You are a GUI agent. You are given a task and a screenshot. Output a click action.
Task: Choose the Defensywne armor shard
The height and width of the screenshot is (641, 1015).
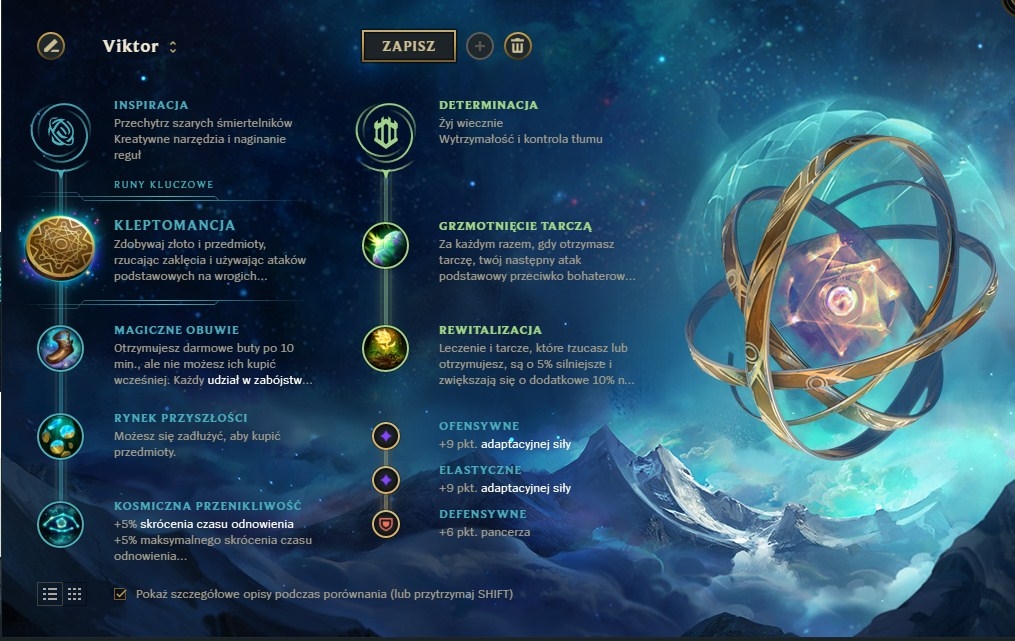click(386, 522)
